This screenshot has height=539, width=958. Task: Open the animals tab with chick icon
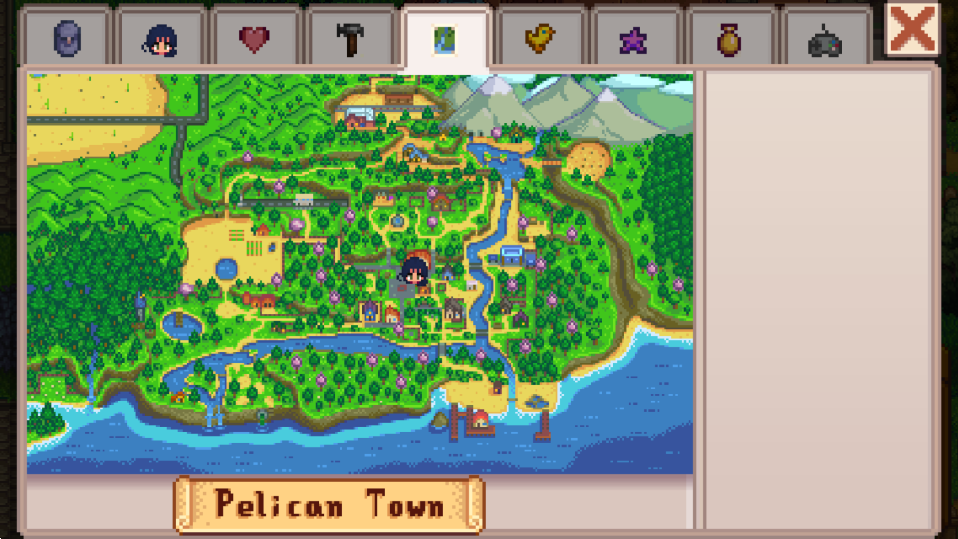[x=540, y=38]
